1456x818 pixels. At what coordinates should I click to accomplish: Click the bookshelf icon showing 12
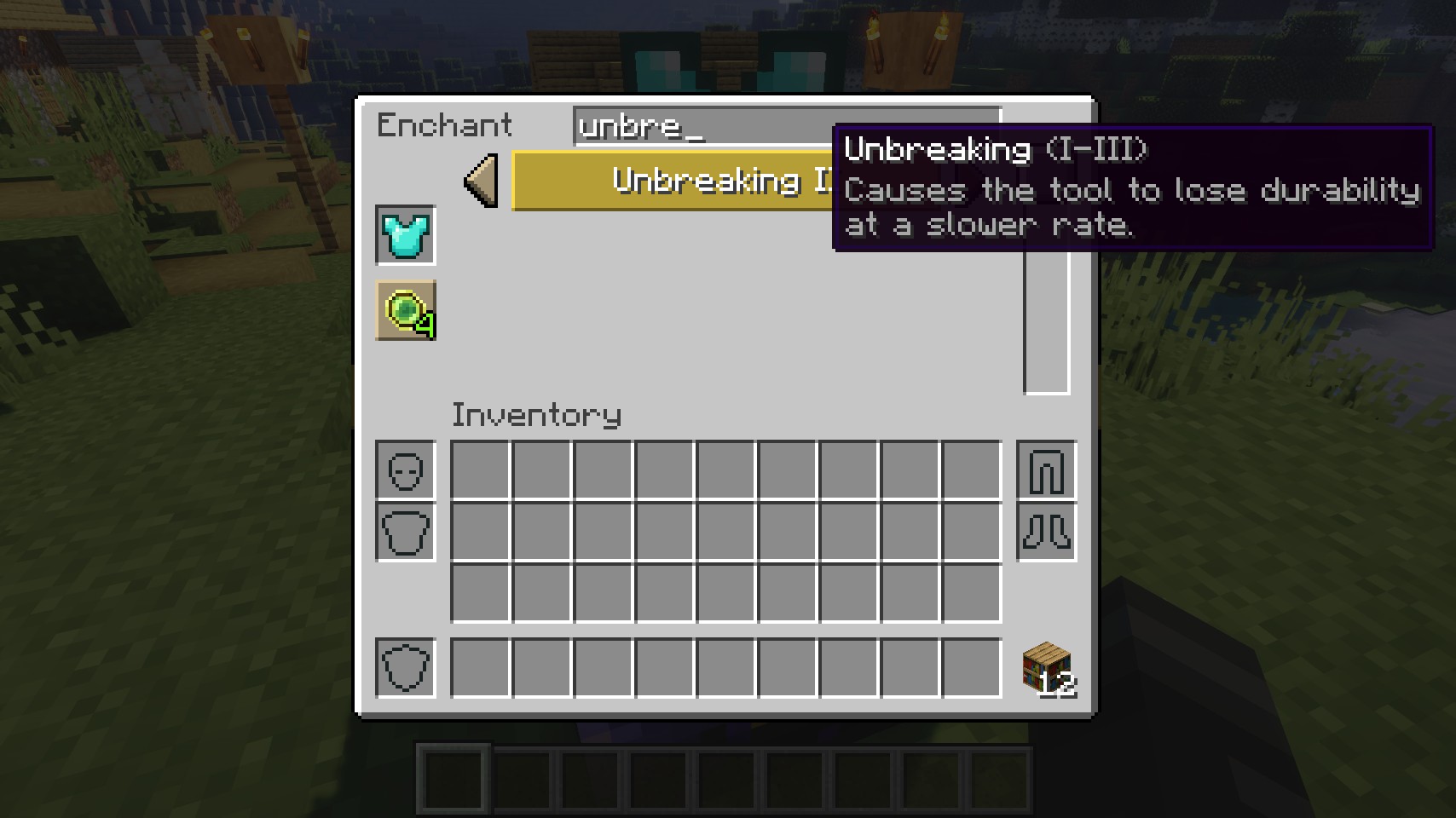(x=1047, y=668)
